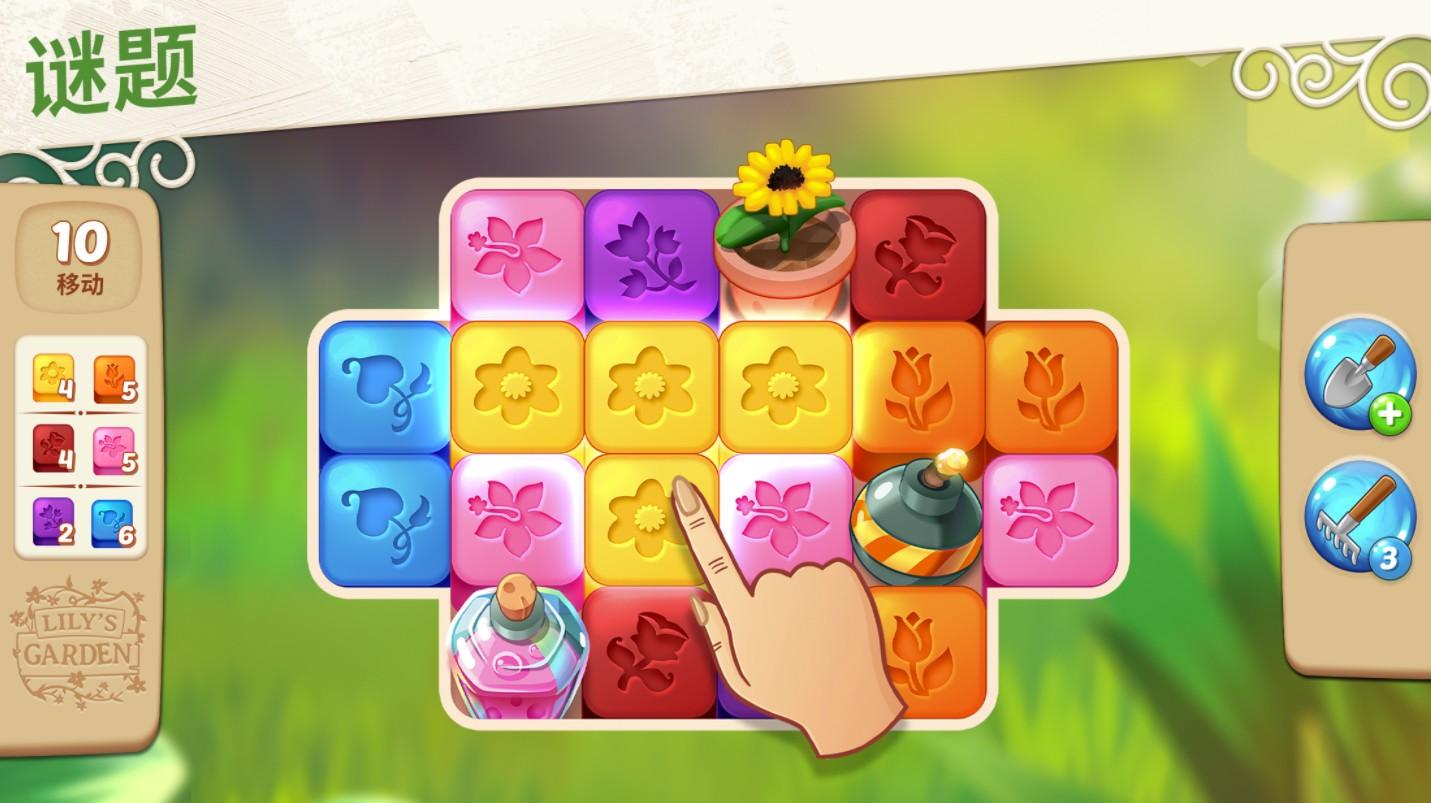Screen dimensions: 1431x803
Task: Tap the blue leaf tile on the left
Action: [x=385, y=385]
